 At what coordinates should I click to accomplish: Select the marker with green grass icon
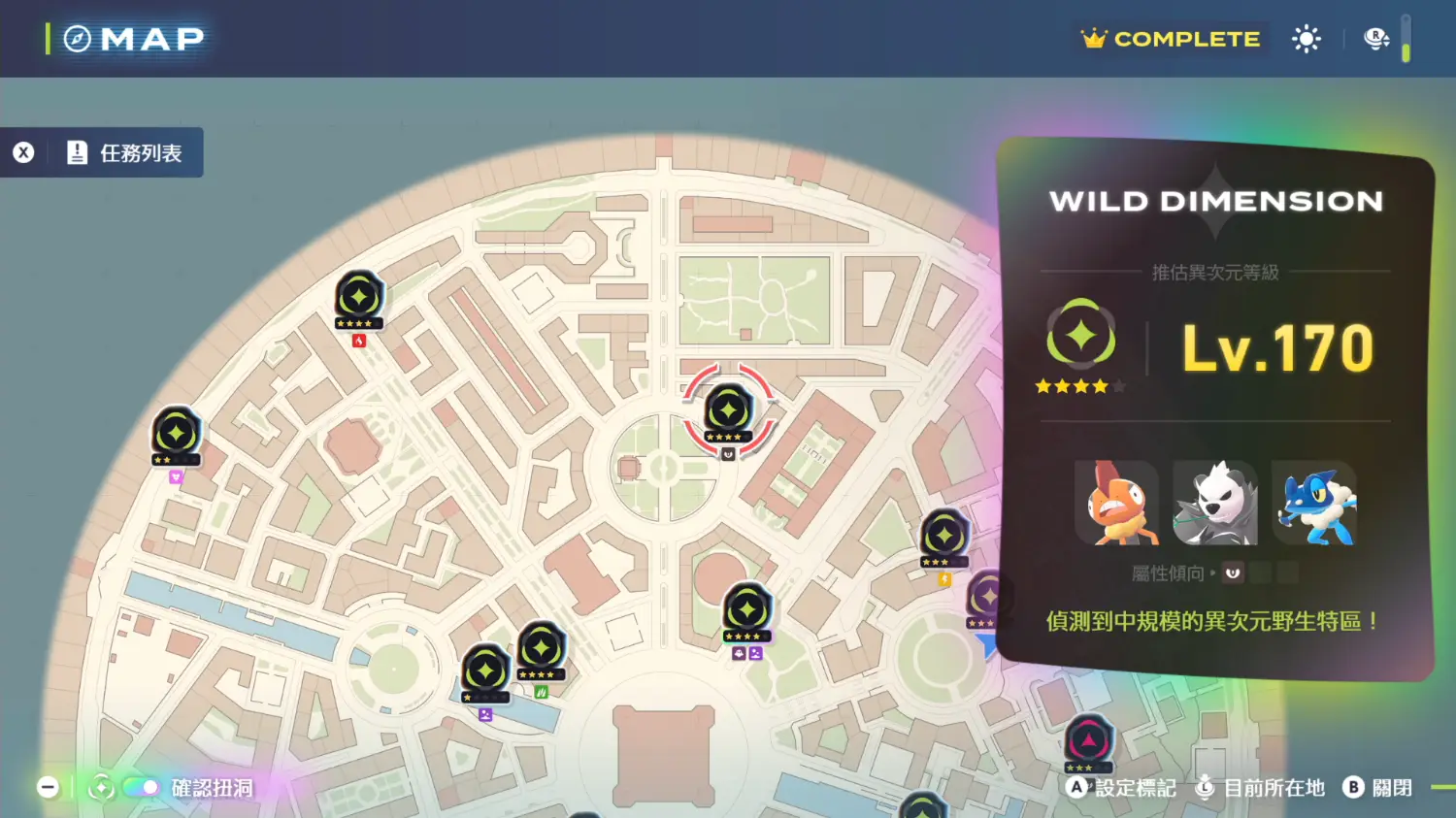541,649
